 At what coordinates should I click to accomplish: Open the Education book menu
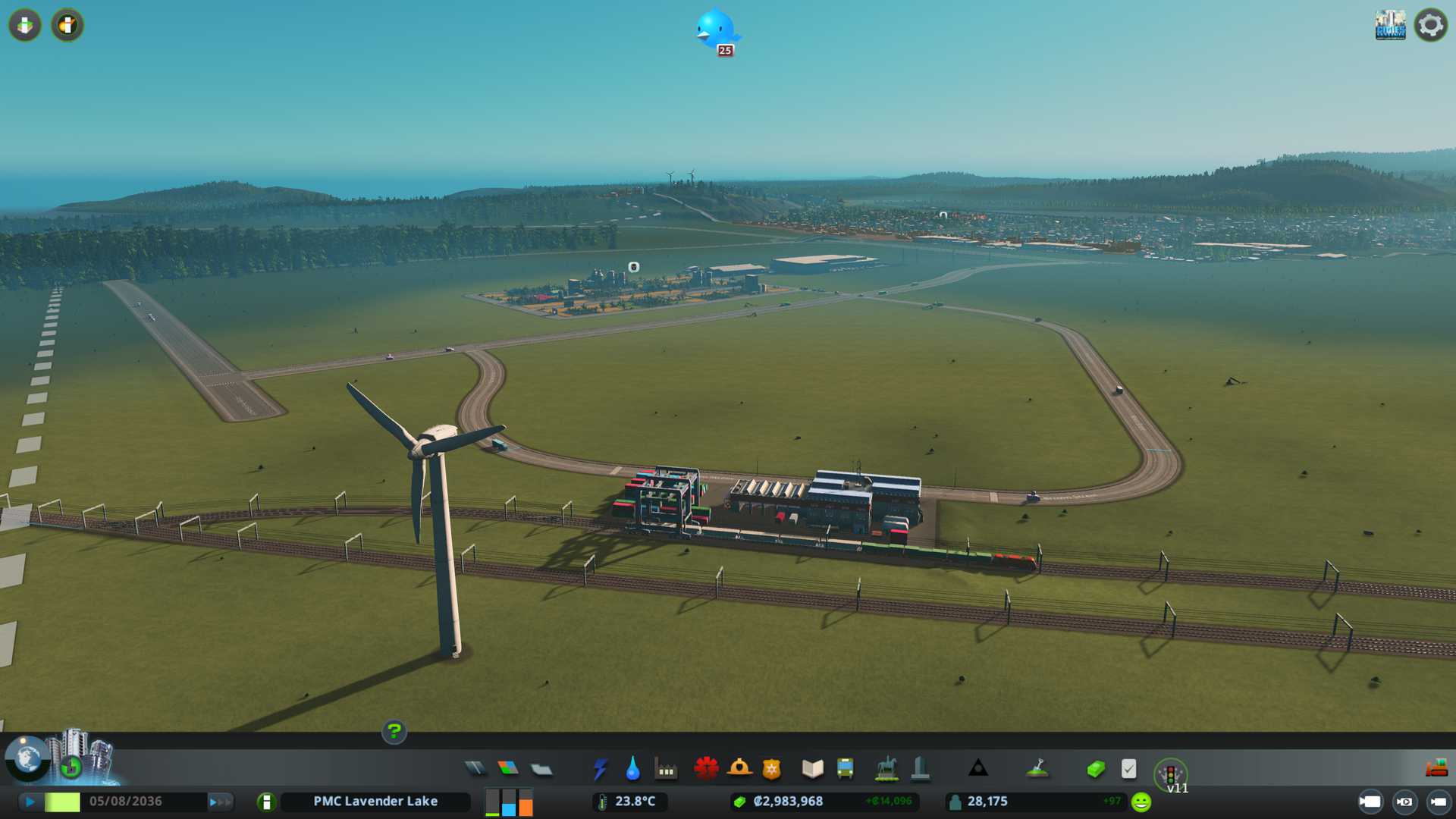pos(812,769)
